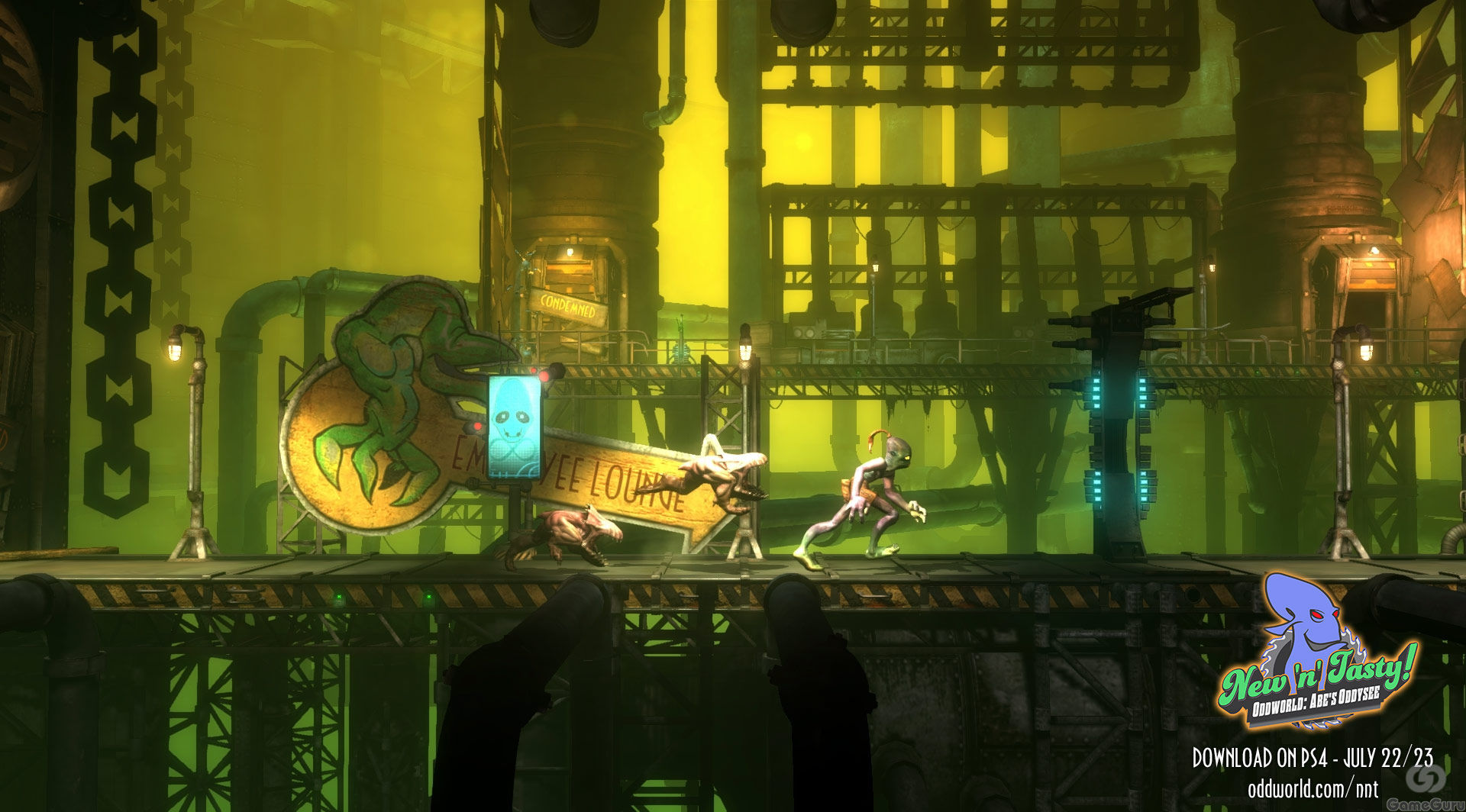Open the oddworld.com/nnt website link
Viewport: 1466px width, 812px height.
[x=1313, y=787]
